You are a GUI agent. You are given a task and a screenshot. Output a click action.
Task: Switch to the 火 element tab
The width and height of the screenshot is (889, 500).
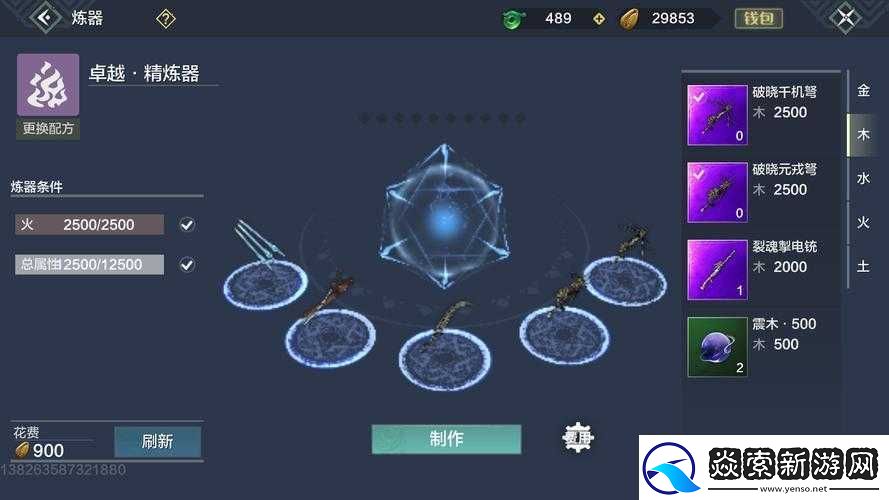coord(863,222)
